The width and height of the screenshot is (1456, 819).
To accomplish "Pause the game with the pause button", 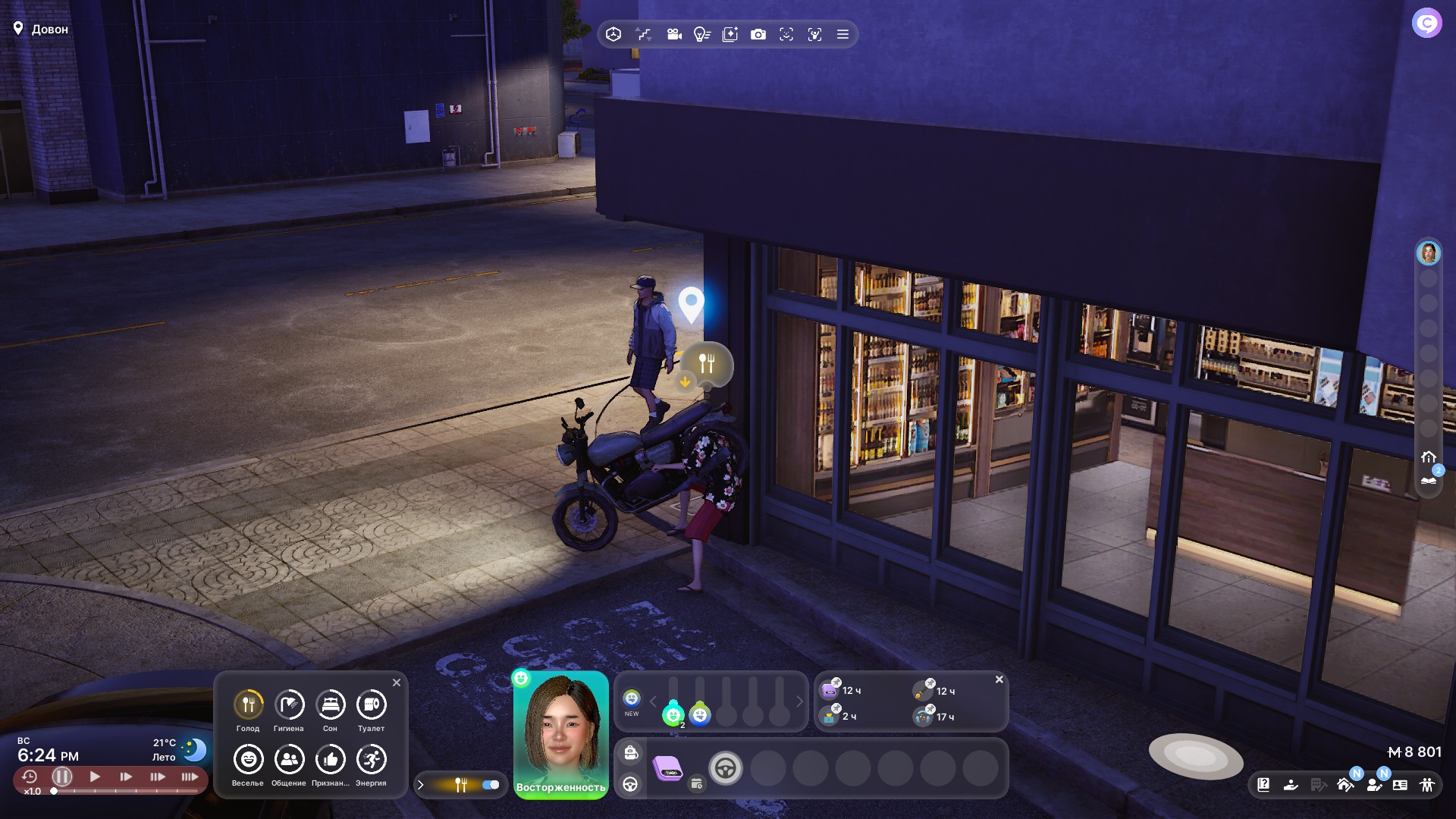I will (x=62, y=777).
